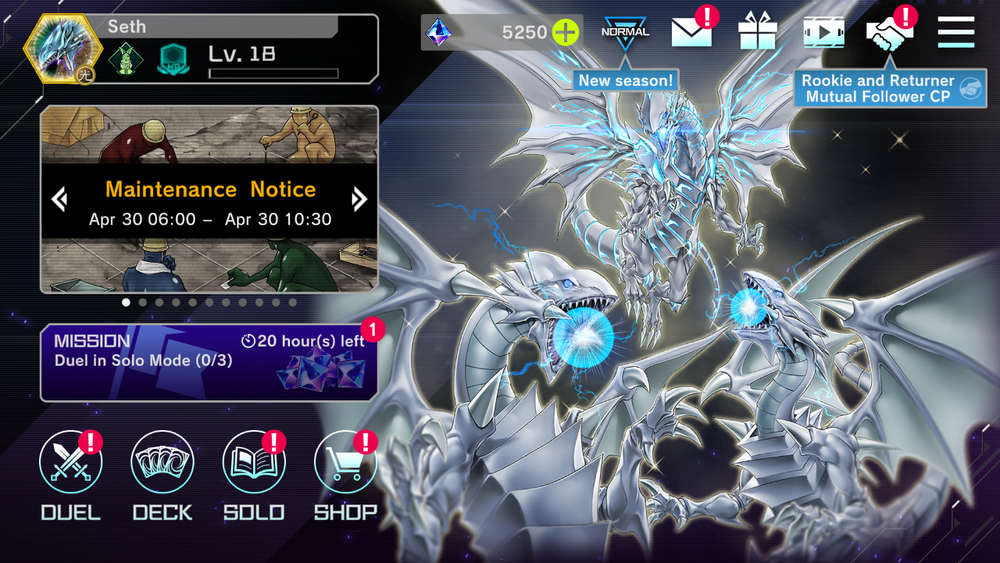Open the DUEL mode menu
The height and width of the screenshot is (563, 1000).
coord(70,463)
